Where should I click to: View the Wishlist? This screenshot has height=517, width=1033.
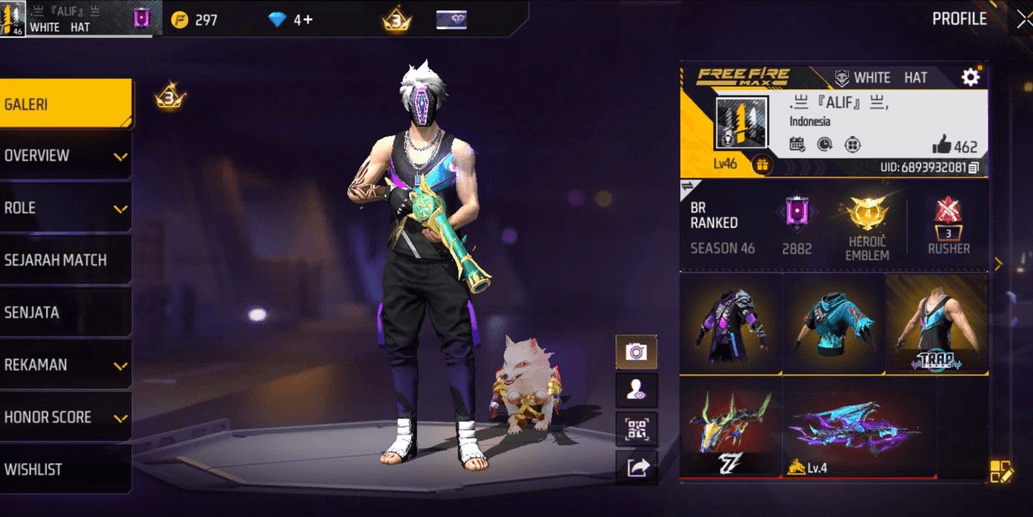[65, 469]
